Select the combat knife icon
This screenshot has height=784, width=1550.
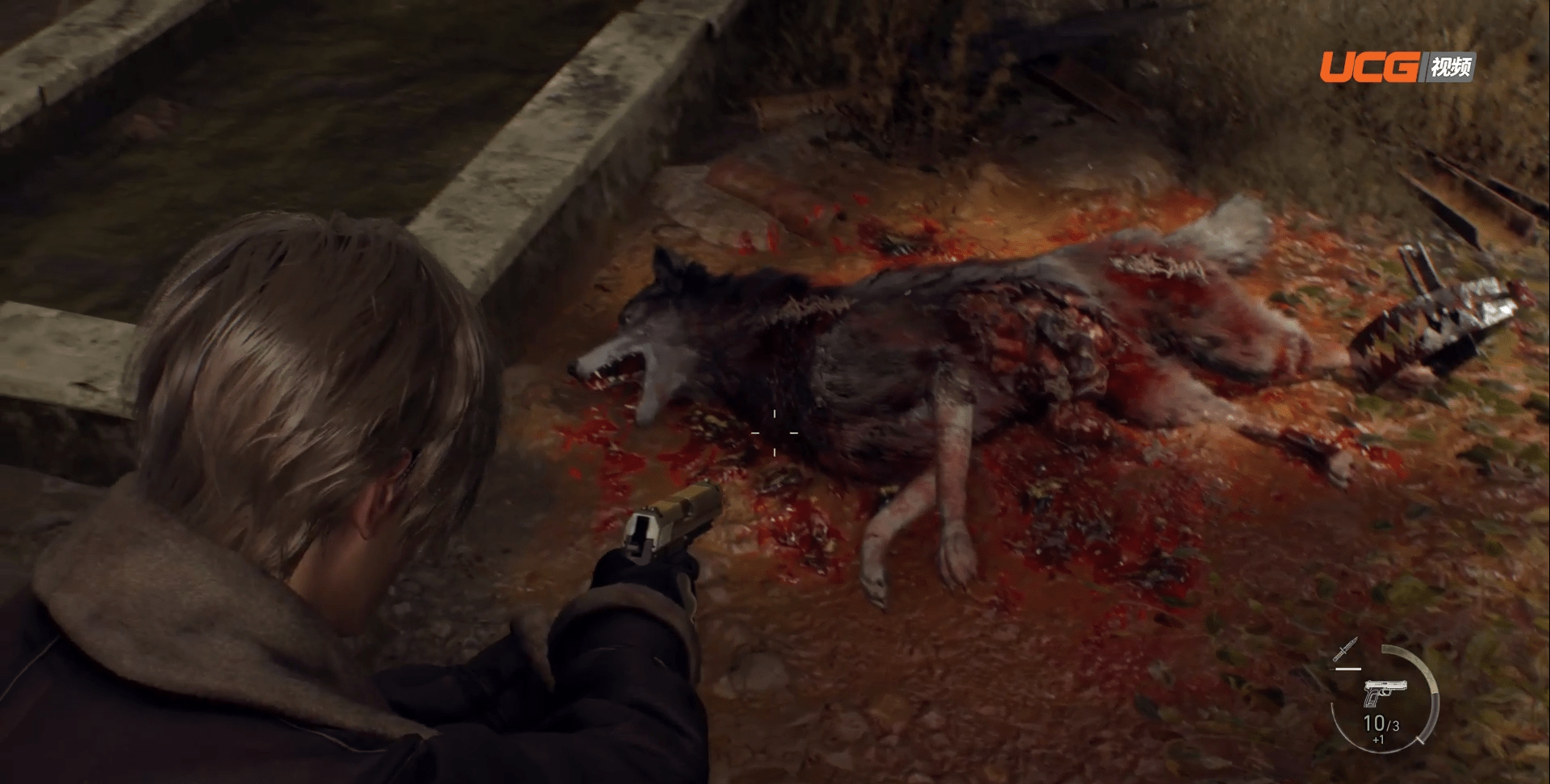coord(1346,650)
